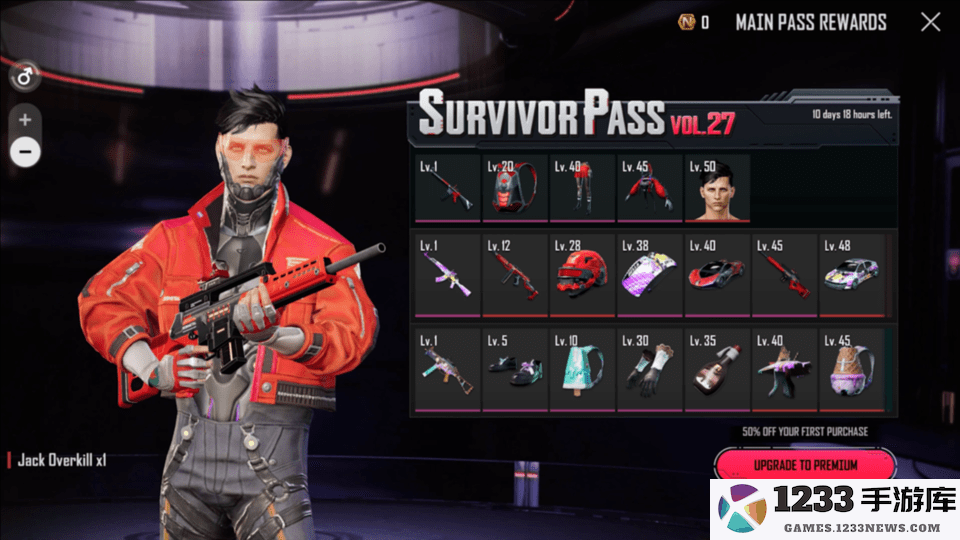Screen dimensions: 960x540
Task: Preview the Lv.50 character face reward
Action: (x=716, y=188)
